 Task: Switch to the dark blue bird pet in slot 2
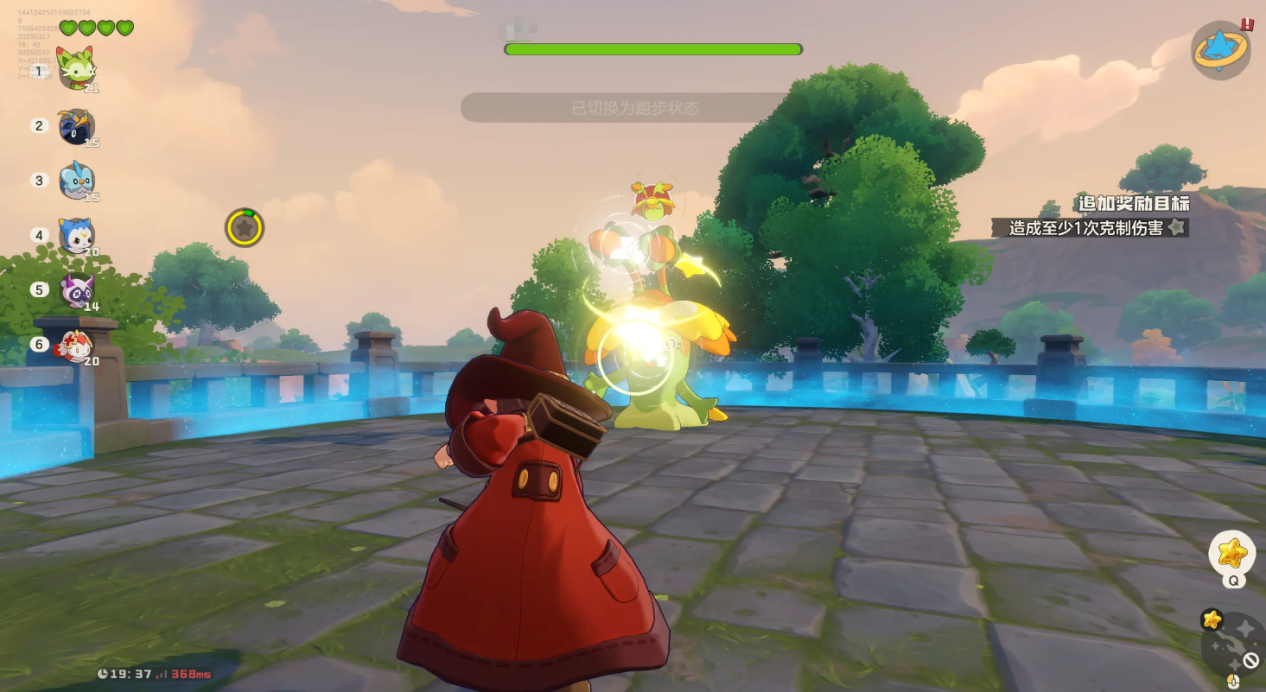click(76, 126)
